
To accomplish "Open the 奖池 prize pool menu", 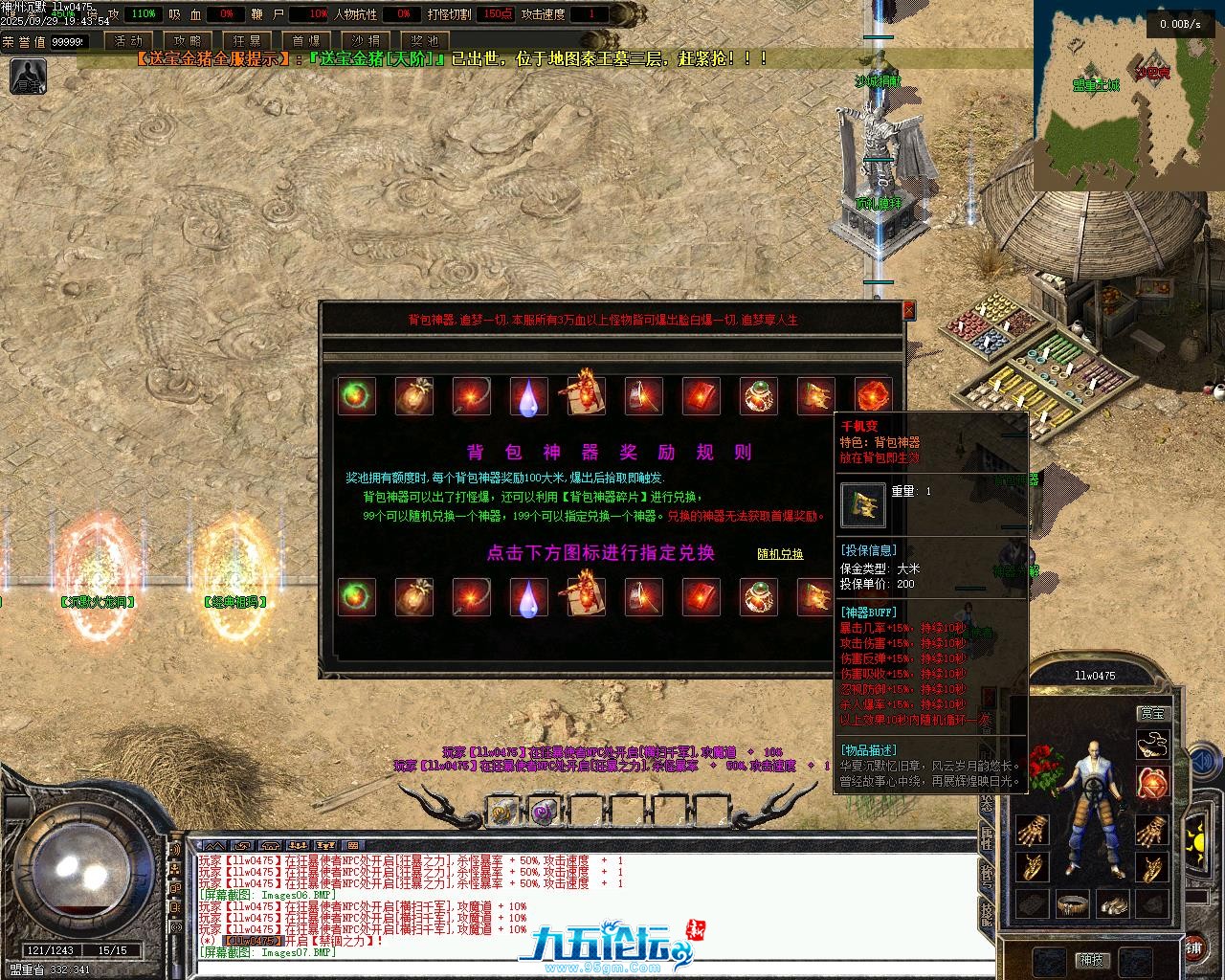I will coord(424,41).
